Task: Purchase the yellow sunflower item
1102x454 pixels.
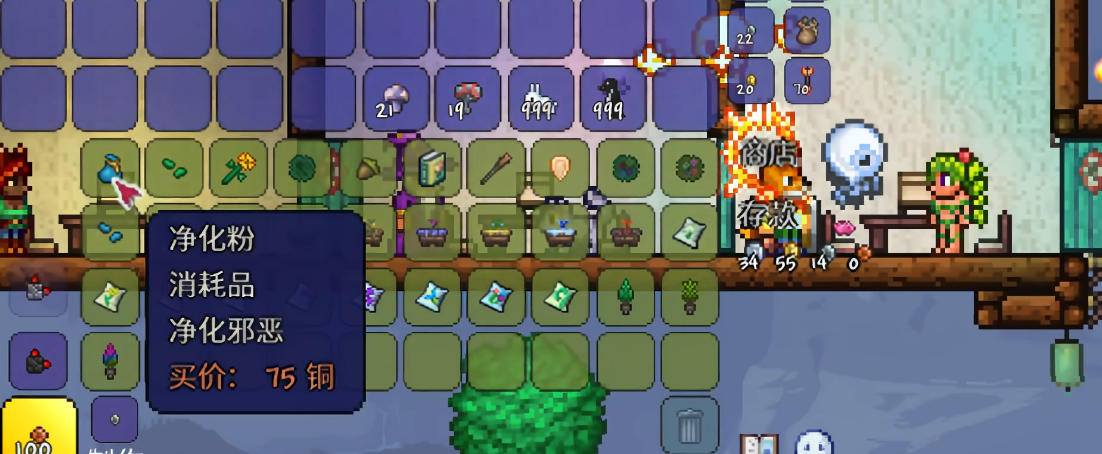Action: pyautogui.click(x=237, y=169)
